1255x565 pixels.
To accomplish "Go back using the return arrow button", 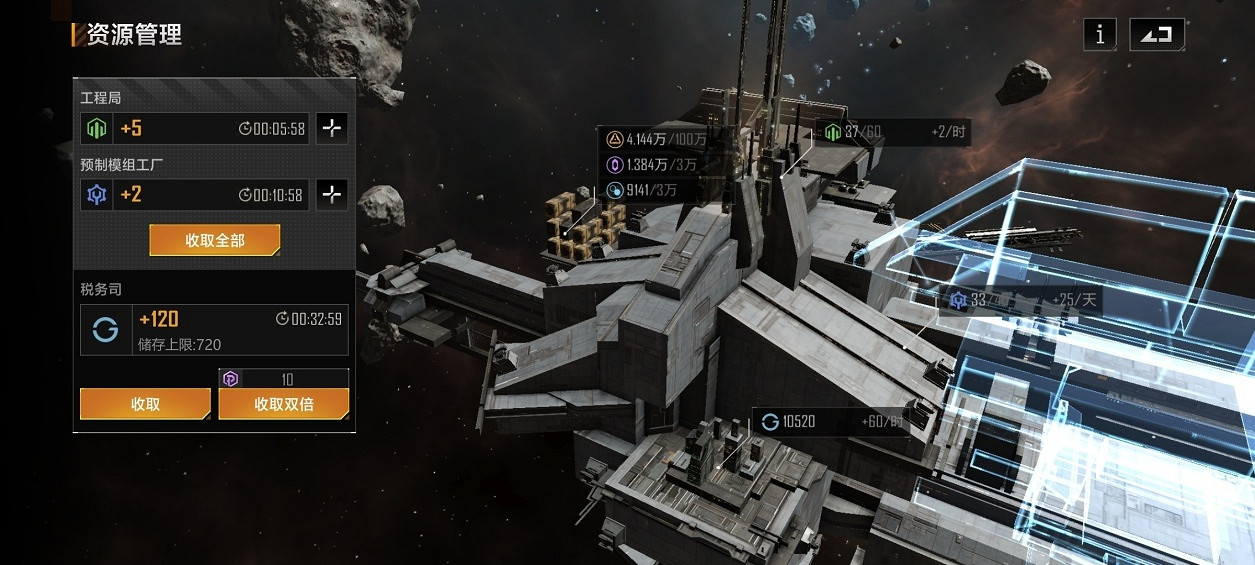I will point(1157,35).
